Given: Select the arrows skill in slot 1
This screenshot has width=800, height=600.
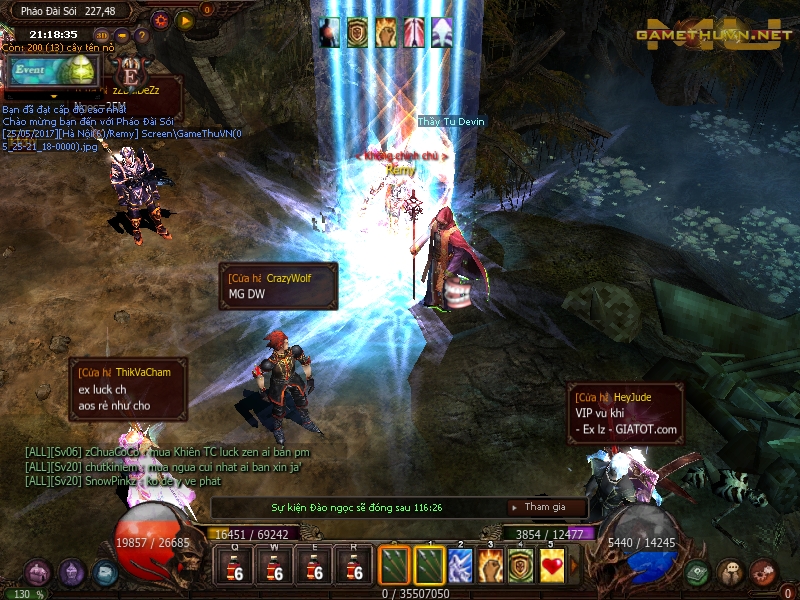Looking at the screenshot, I should 429,566.
